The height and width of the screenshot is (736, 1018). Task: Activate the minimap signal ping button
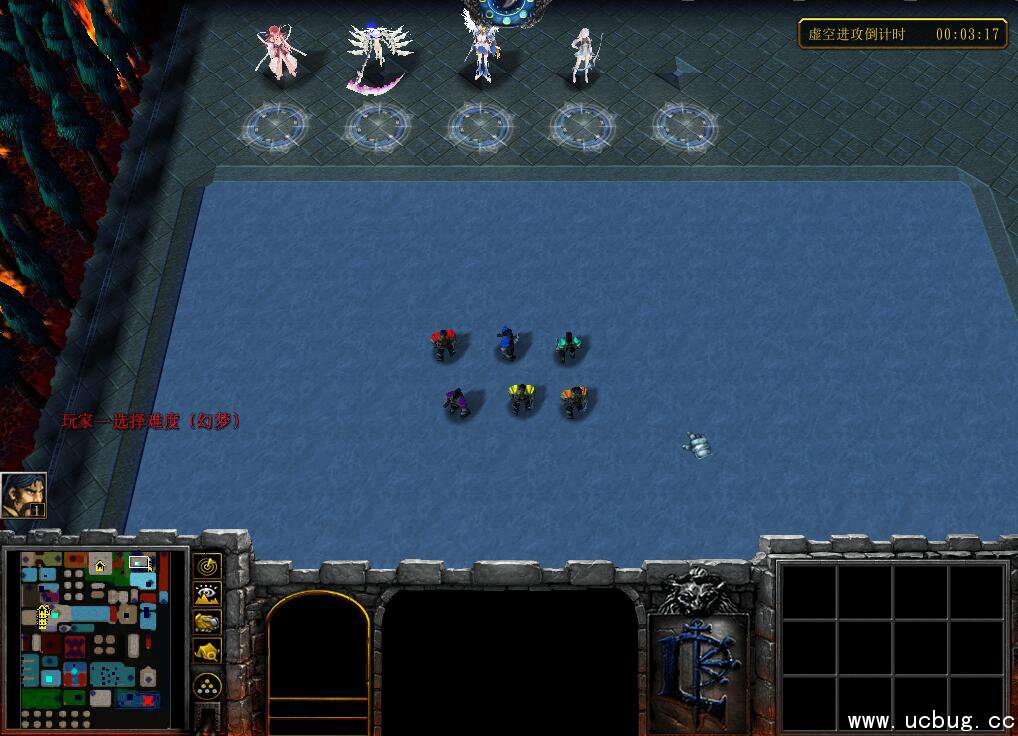click(207, 565)
